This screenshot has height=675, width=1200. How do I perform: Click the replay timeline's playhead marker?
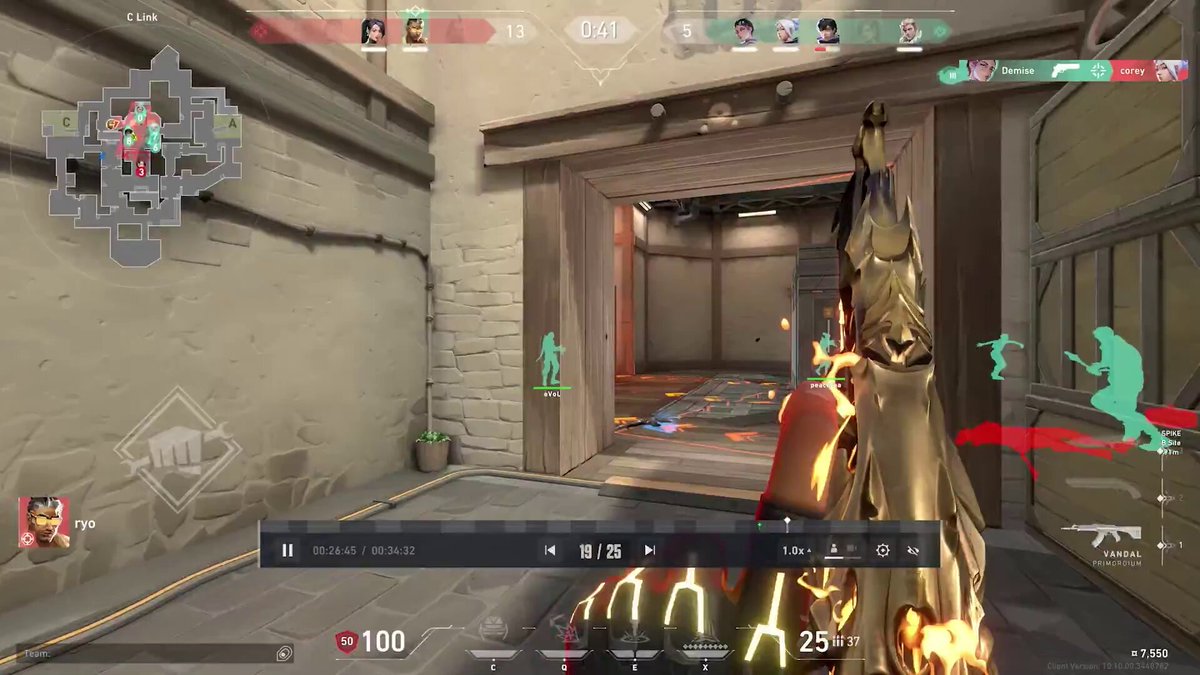tap(787, 522)
